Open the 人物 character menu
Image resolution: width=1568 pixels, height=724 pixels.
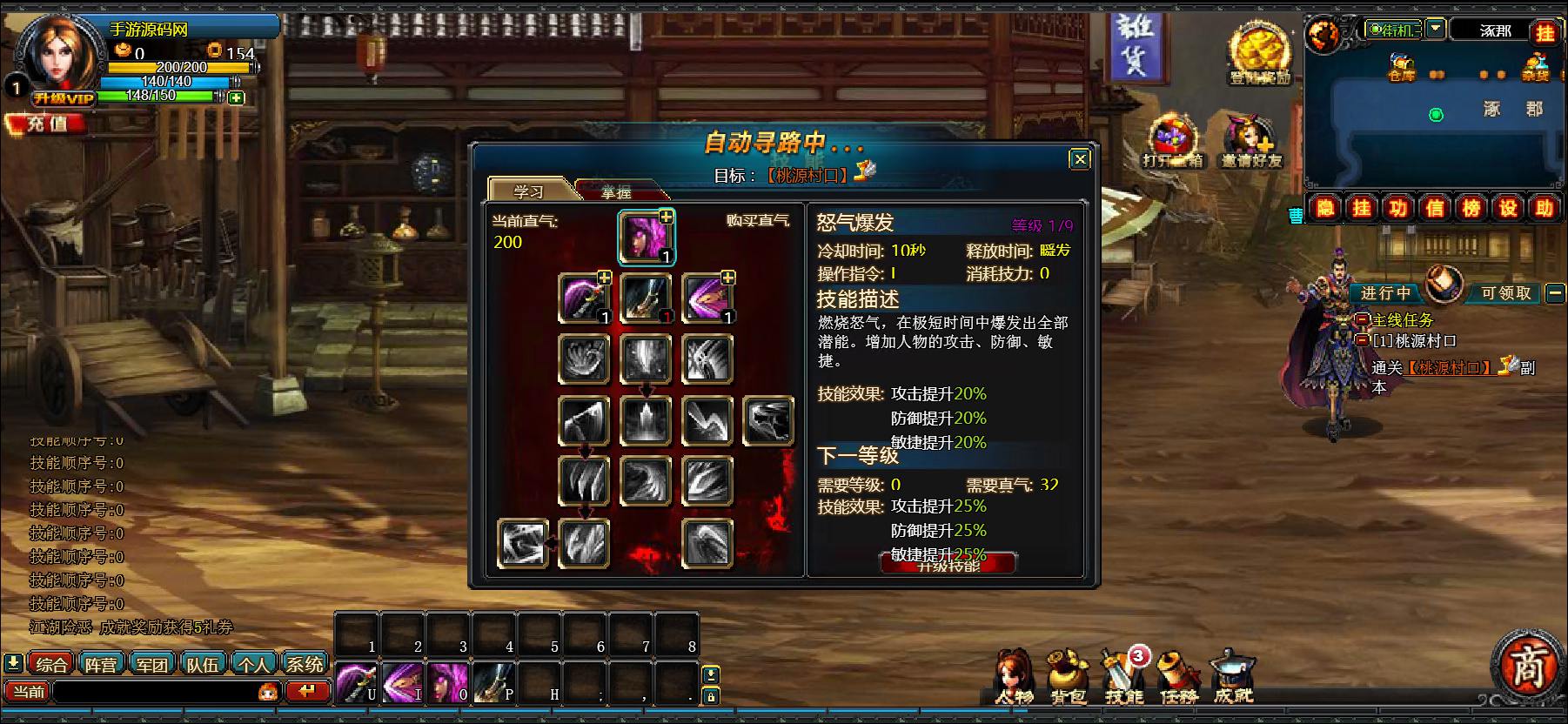[1014, 679]
